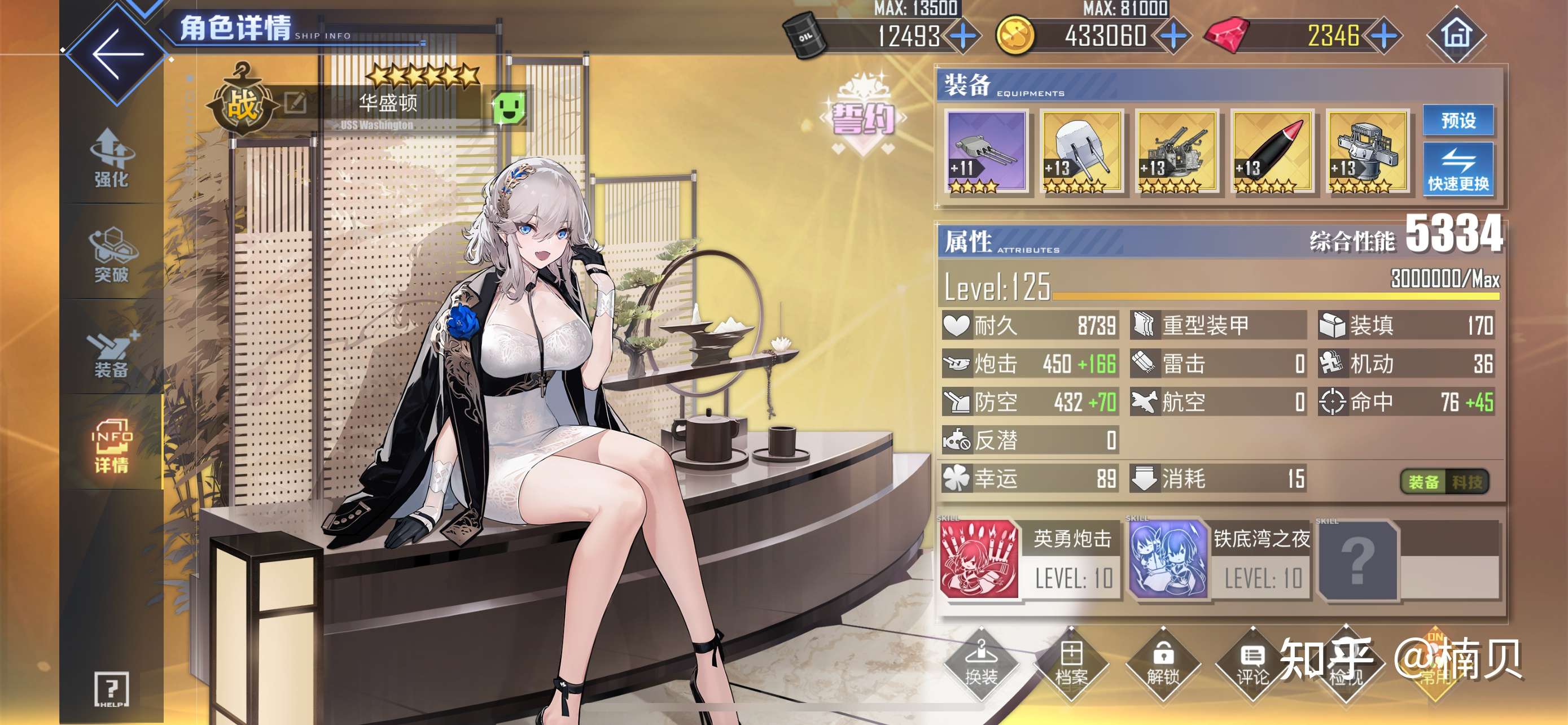Open the 强化 enhancement tab
The height and width of the screenshot is (725, 1568).
(111, 158)
